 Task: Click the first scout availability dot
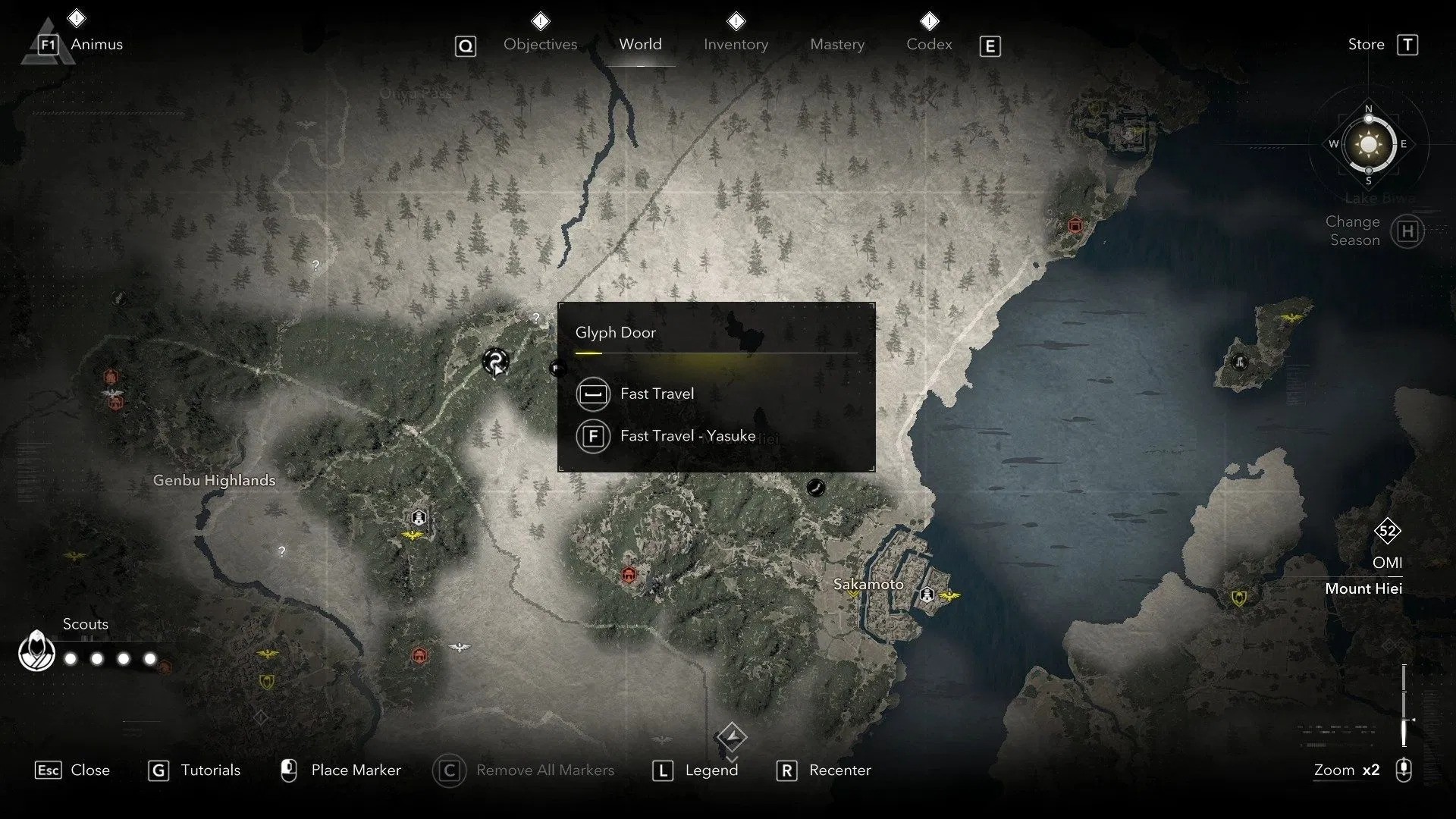pos(70,659)
